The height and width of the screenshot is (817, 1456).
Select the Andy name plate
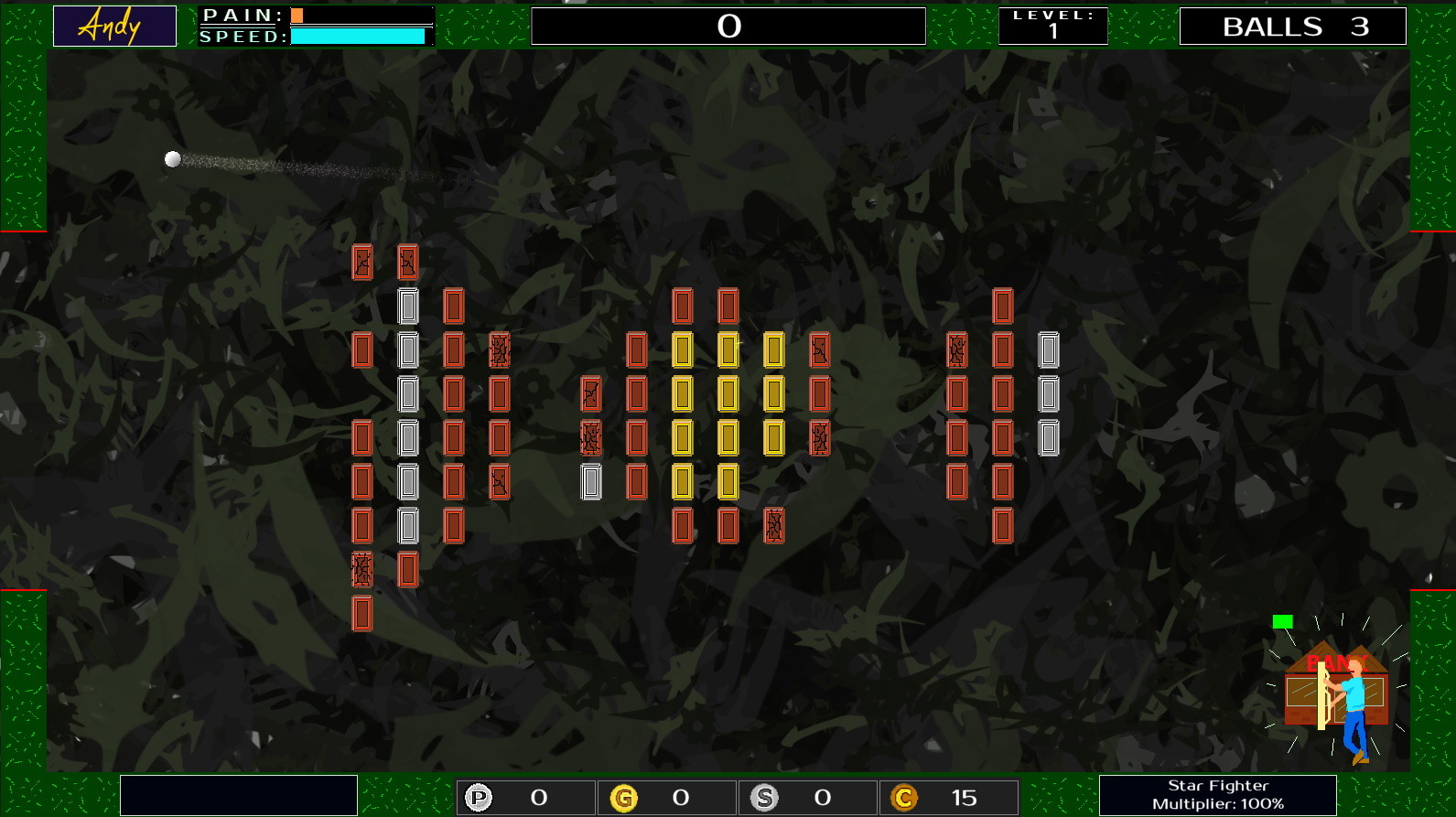click(113, 25)
